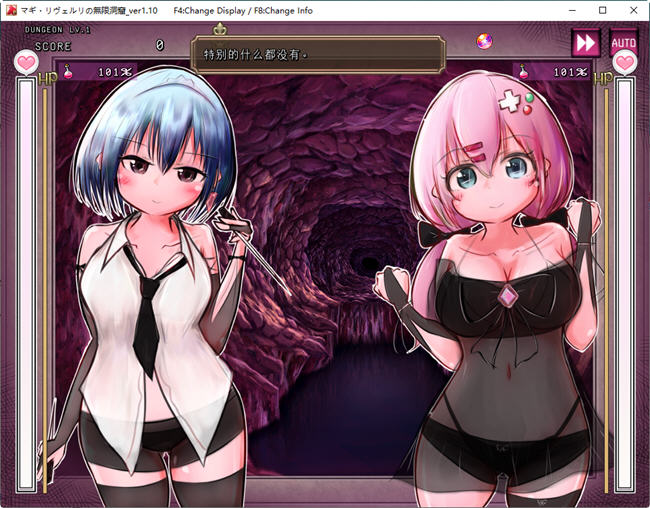Toggle the AUTO mode button
The width and height of the screenshot is (650, 508).
(x=623, y=43)
